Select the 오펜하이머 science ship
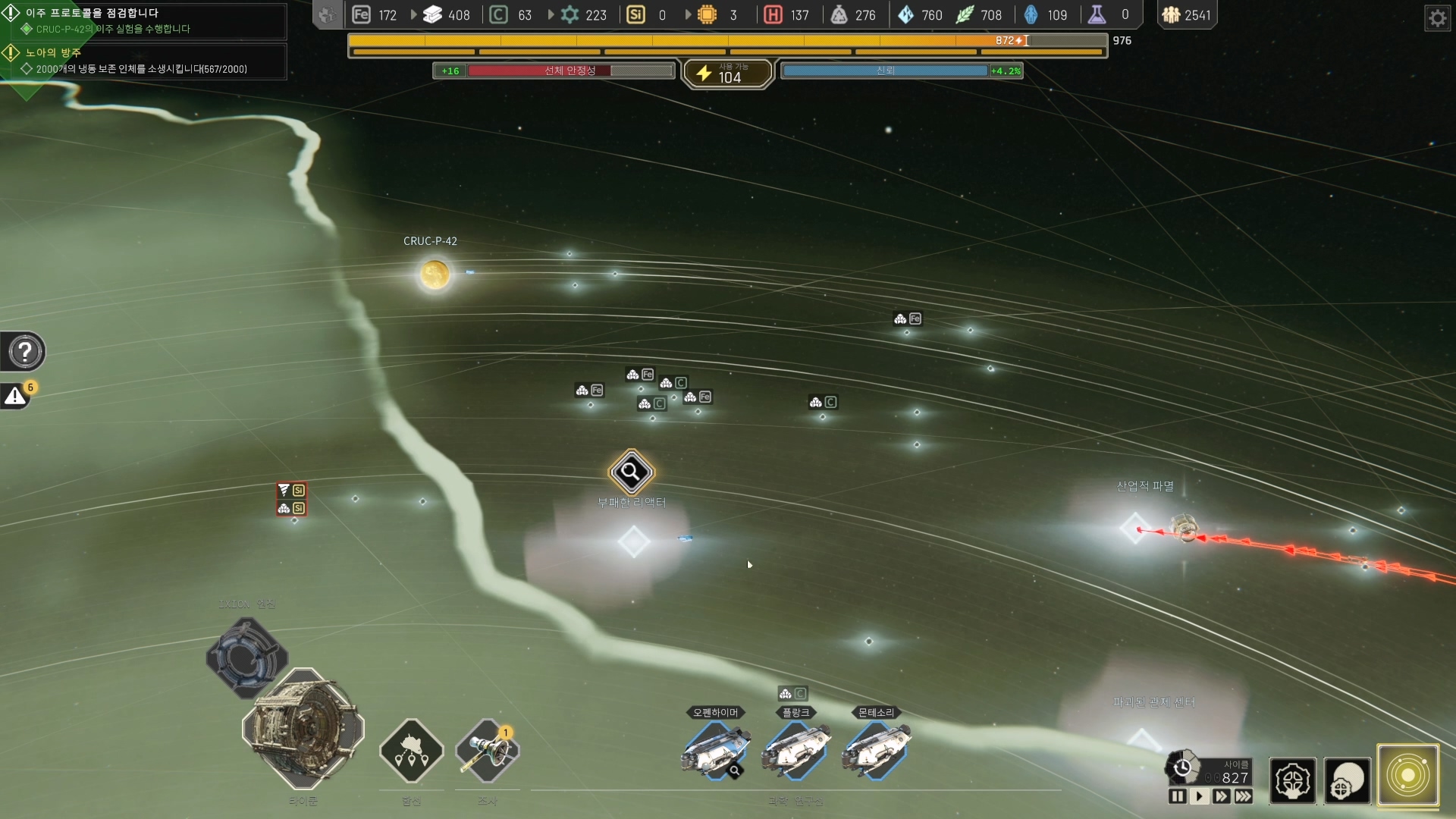 coord(715,750)
